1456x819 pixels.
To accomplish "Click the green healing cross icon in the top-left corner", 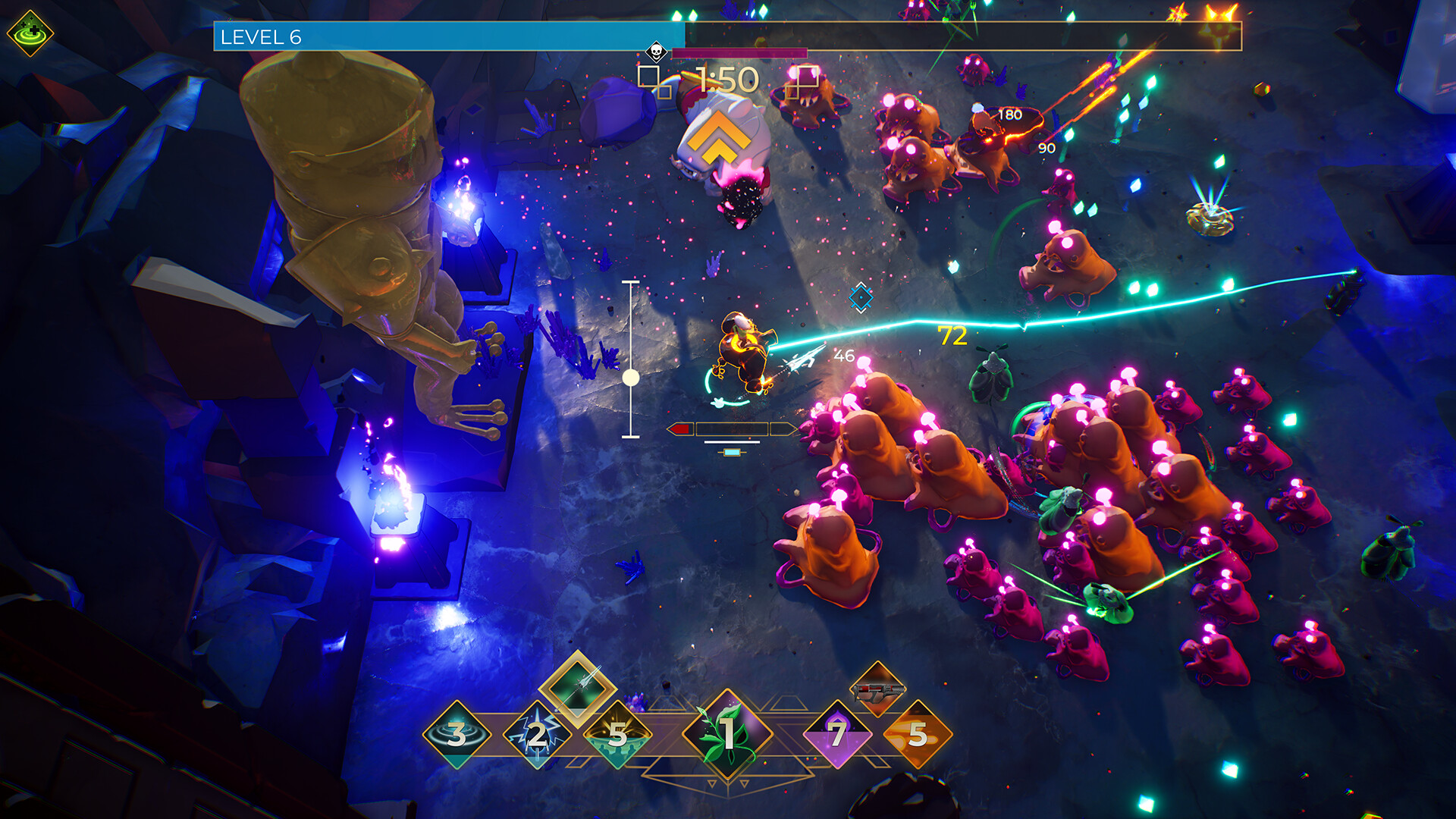I will click(x=30, y=32).
